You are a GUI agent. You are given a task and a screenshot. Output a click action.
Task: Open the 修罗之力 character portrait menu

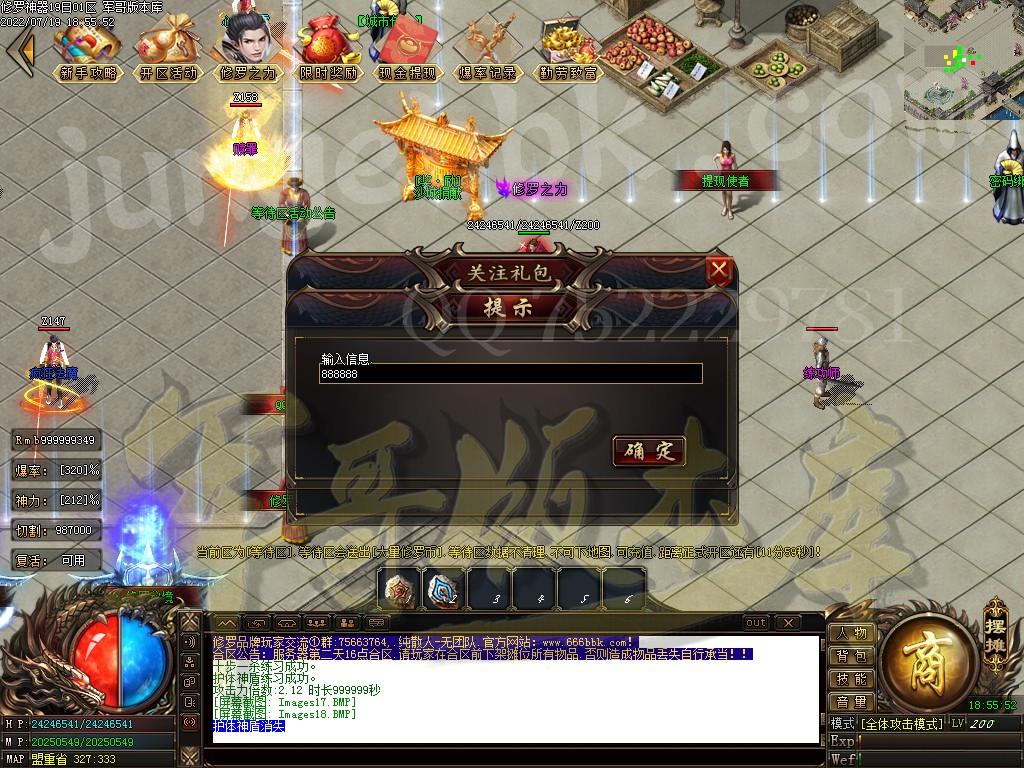click(246, 51)
